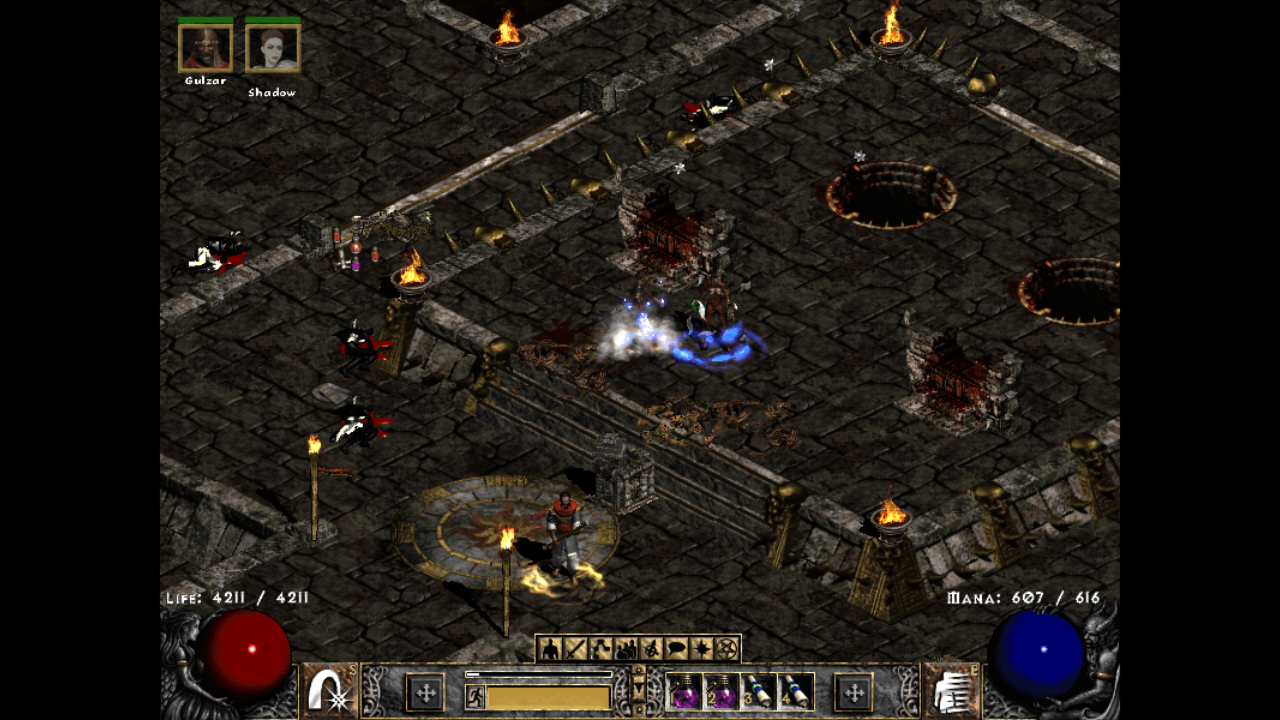The width and height of the screenshot is (1280, 720).
Task: Drink the rejuvenation potion in belt slot 1
Action: click(685, 693)
